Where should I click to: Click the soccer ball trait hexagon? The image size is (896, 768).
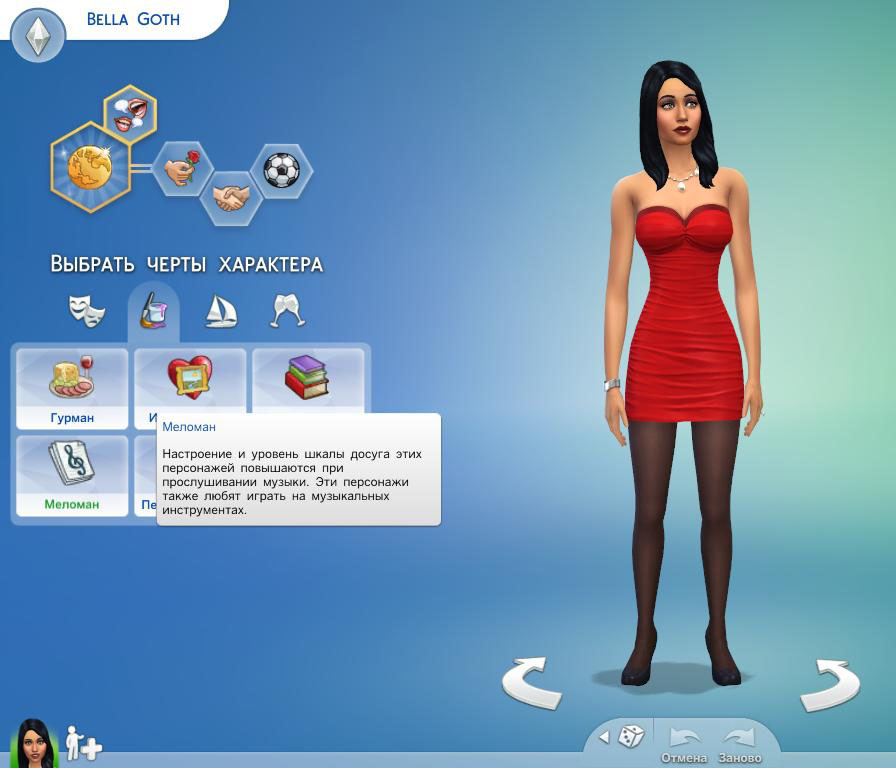tap(281, 169)
